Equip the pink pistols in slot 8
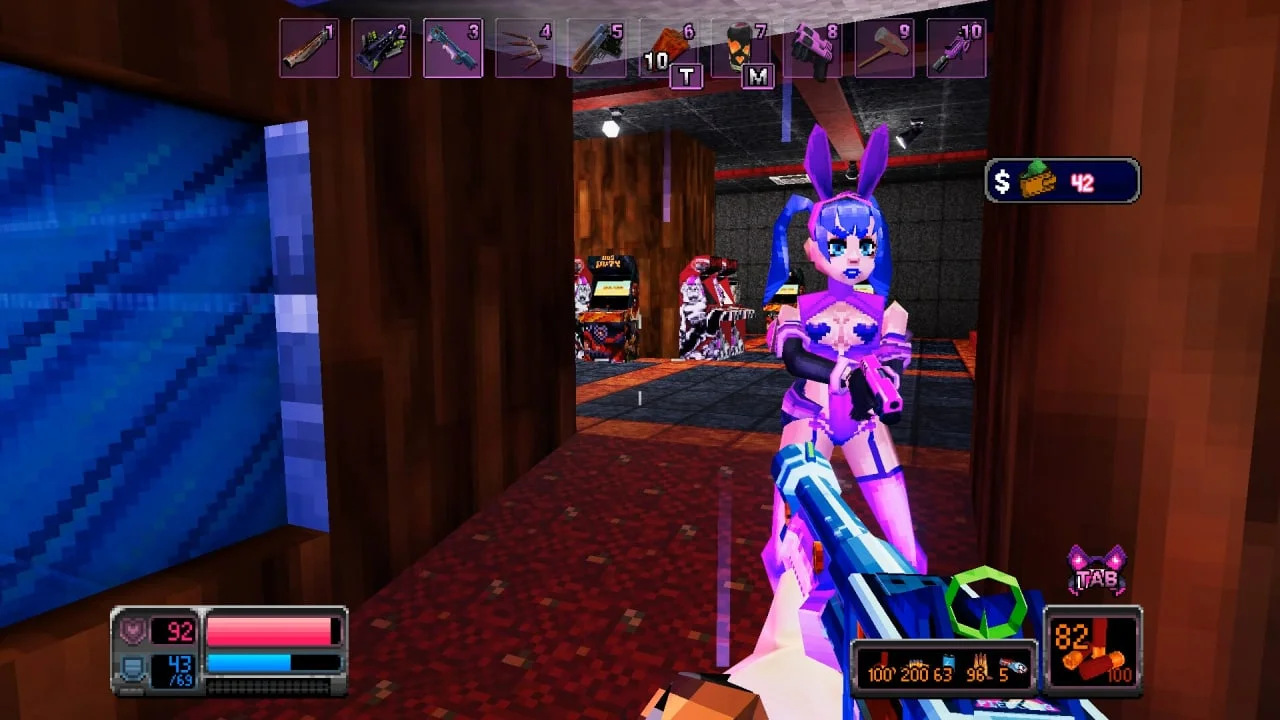This screenshot has height=720, width=1280. (x=813, y=48)
